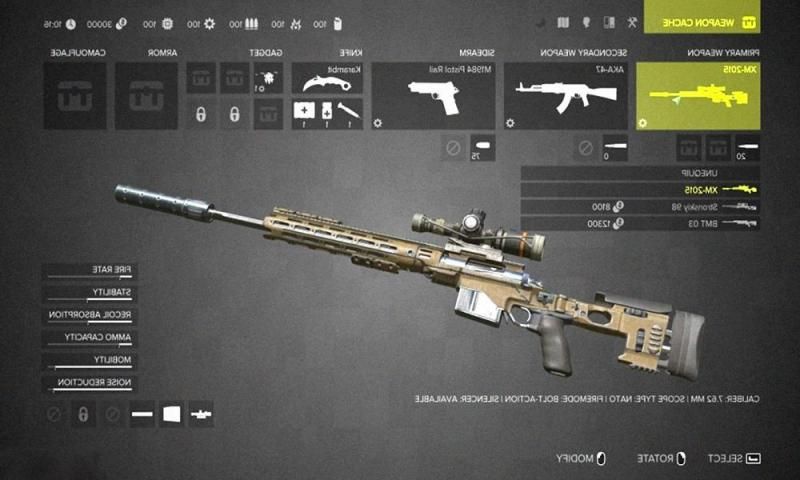Select the drone gadget slot
The image size is (800, 480).
coord(265,76)
